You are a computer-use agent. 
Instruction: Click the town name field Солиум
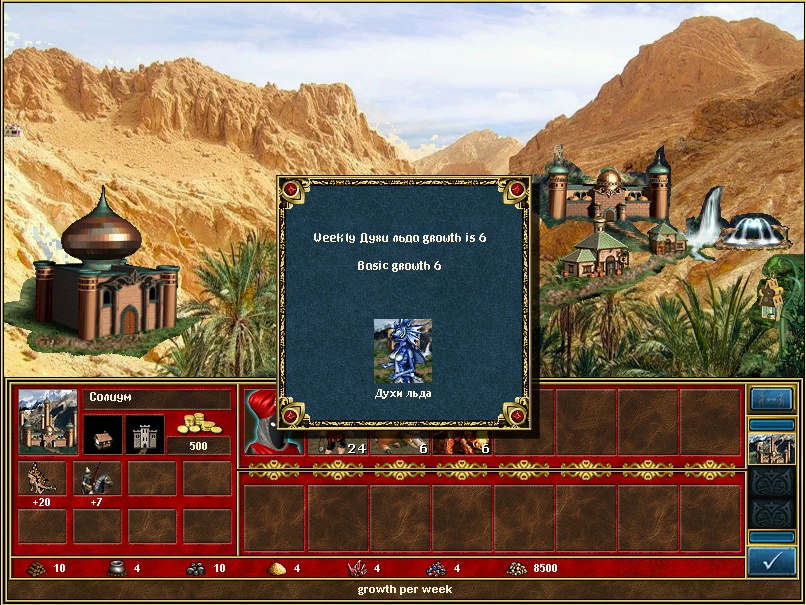coord(156,398)
